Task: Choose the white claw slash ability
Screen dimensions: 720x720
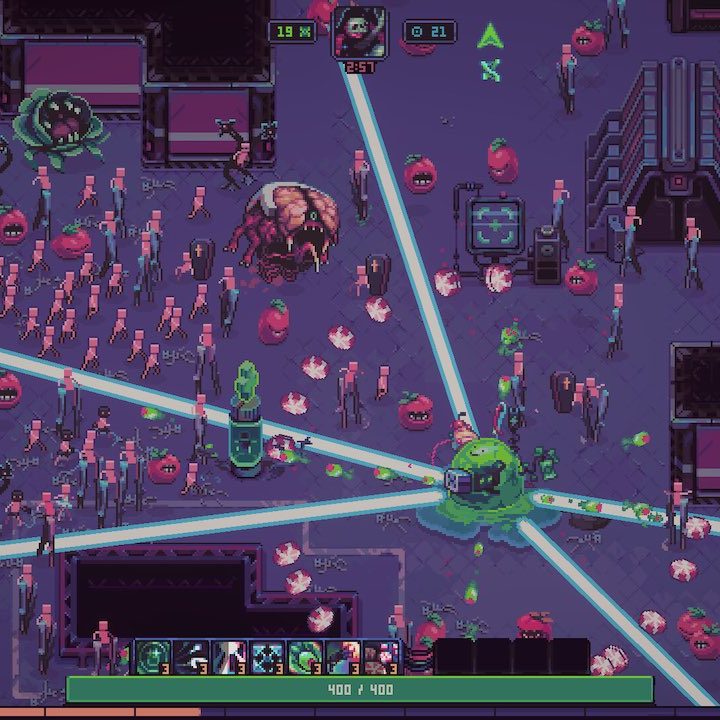Action: click(x=191, y=657)
